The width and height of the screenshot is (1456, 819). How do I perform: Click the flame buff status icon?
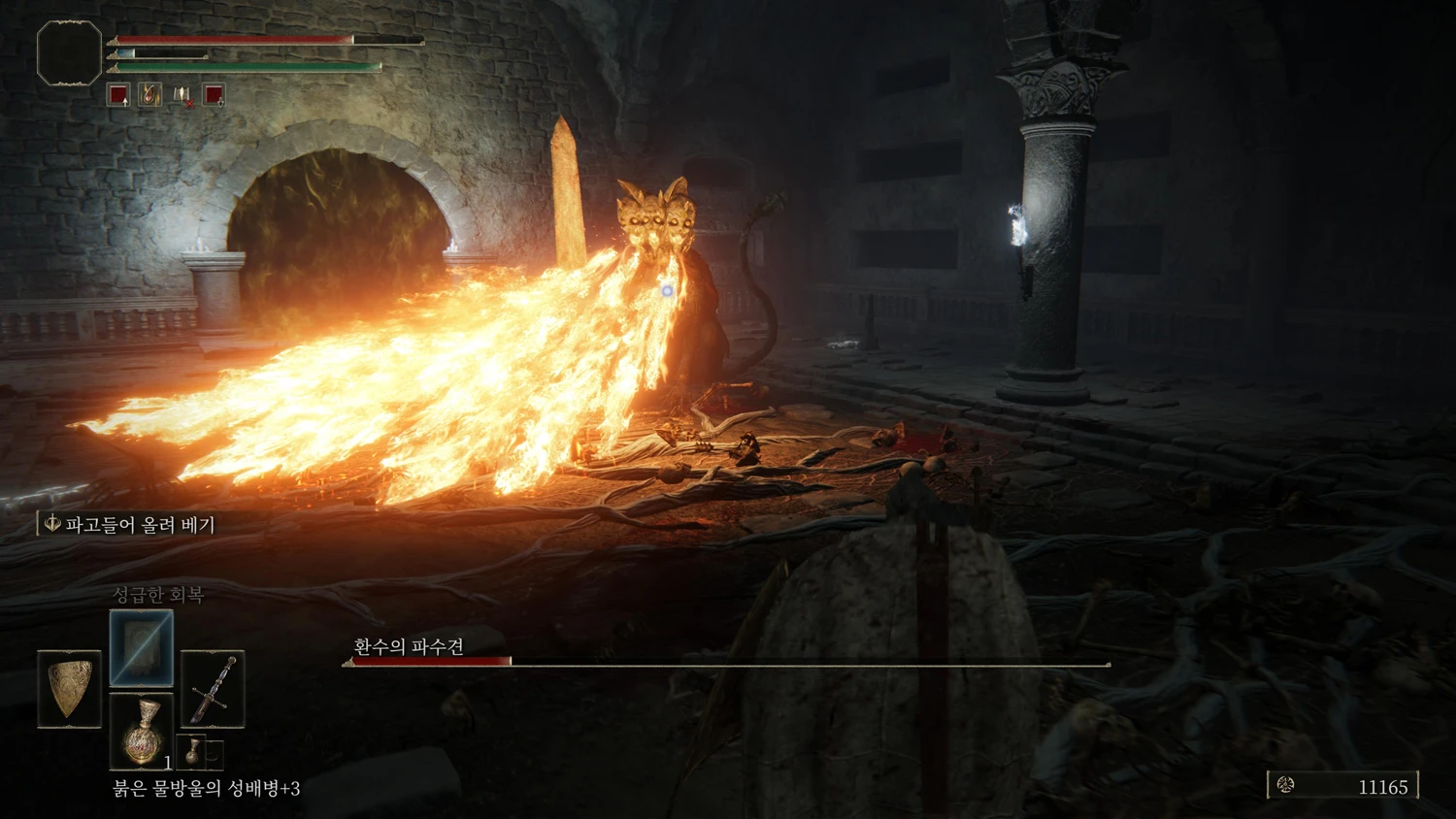click(150, 95)
